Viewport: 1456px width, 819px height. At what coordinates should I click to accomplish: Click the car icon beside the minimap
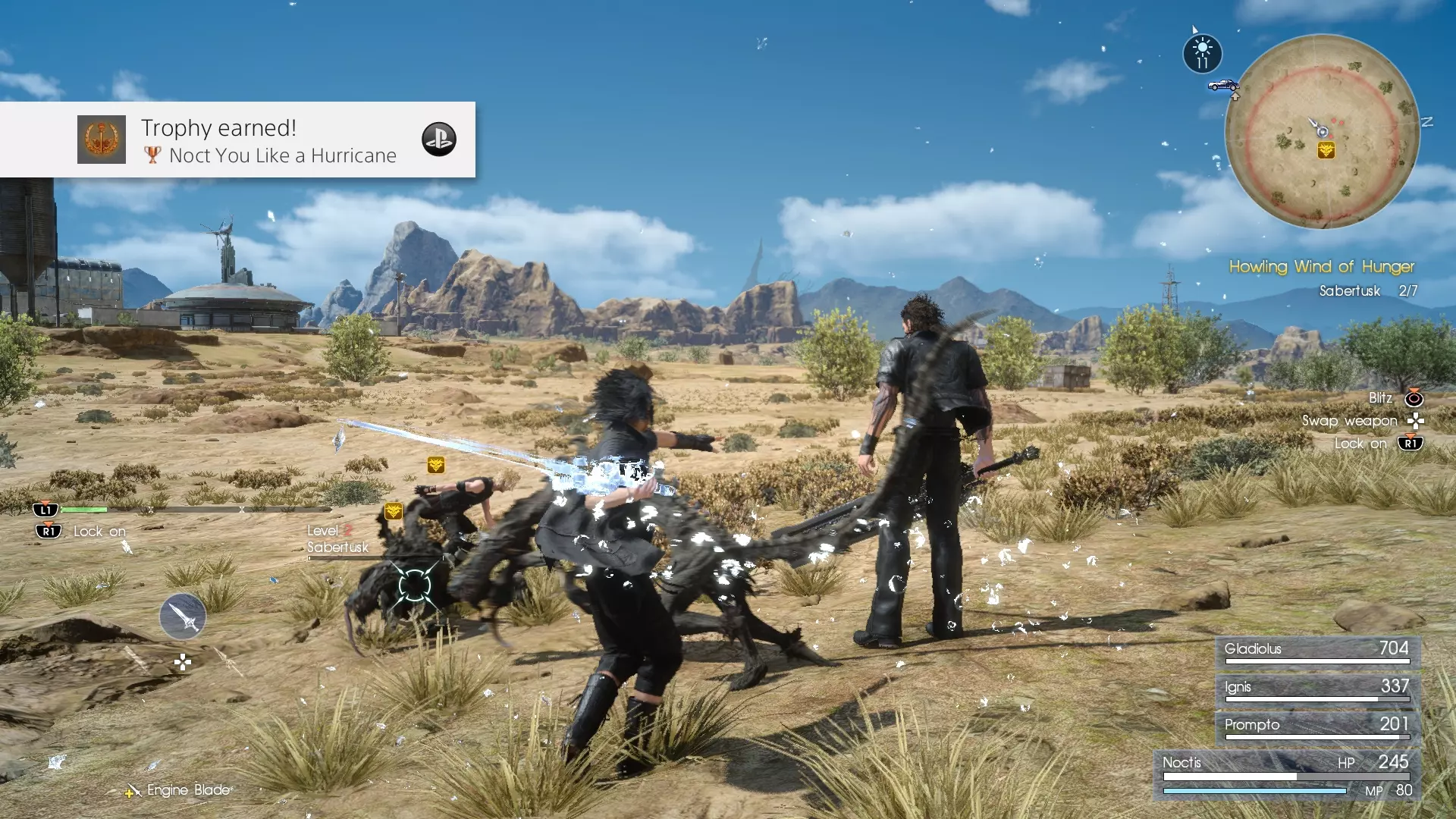(x=1222, y=85)
